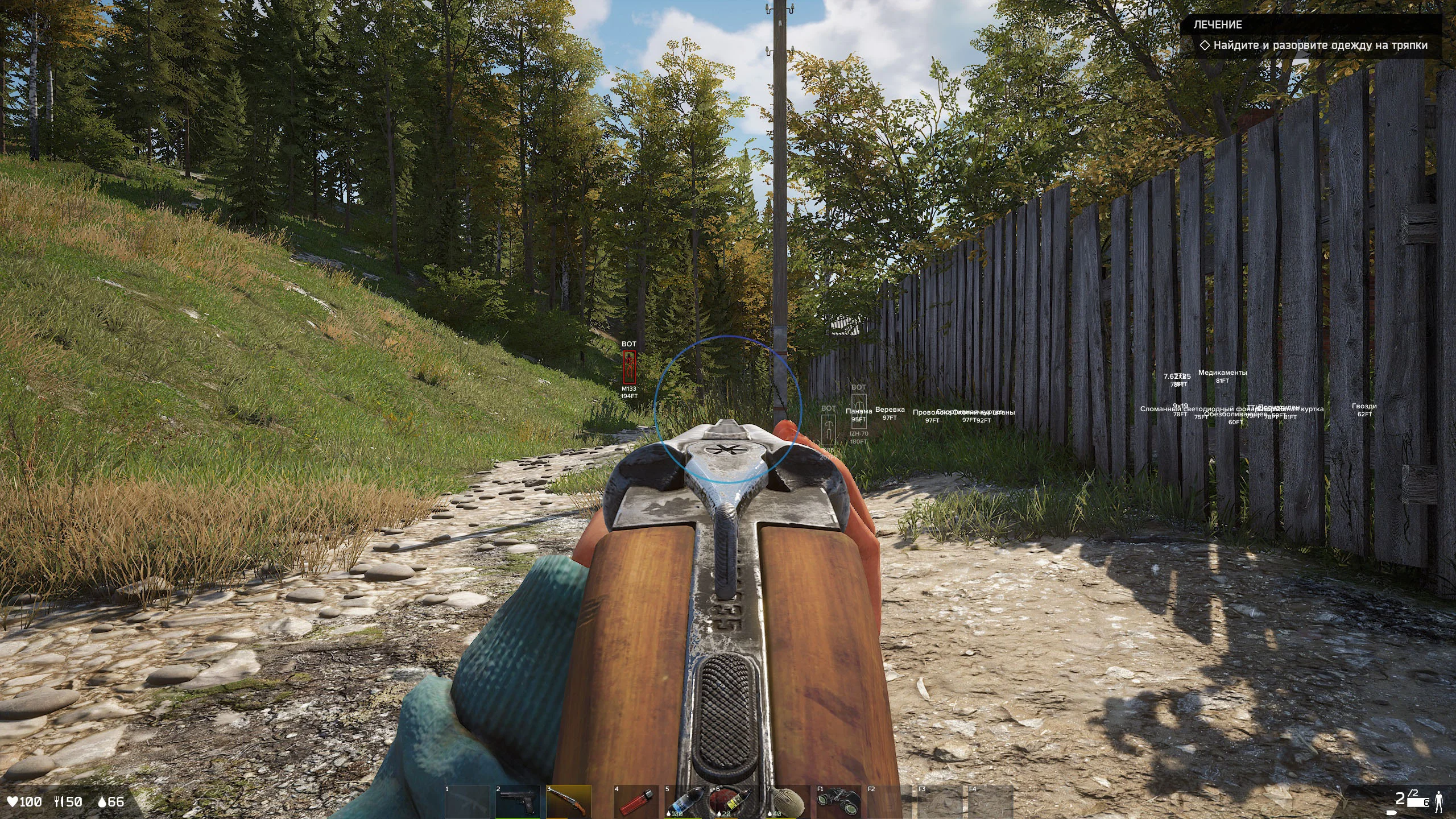Use the blue water bottle in slot 5
The width and height of the screenshot is (1456, 819).
pyautogui.click(x=686, y=802)
